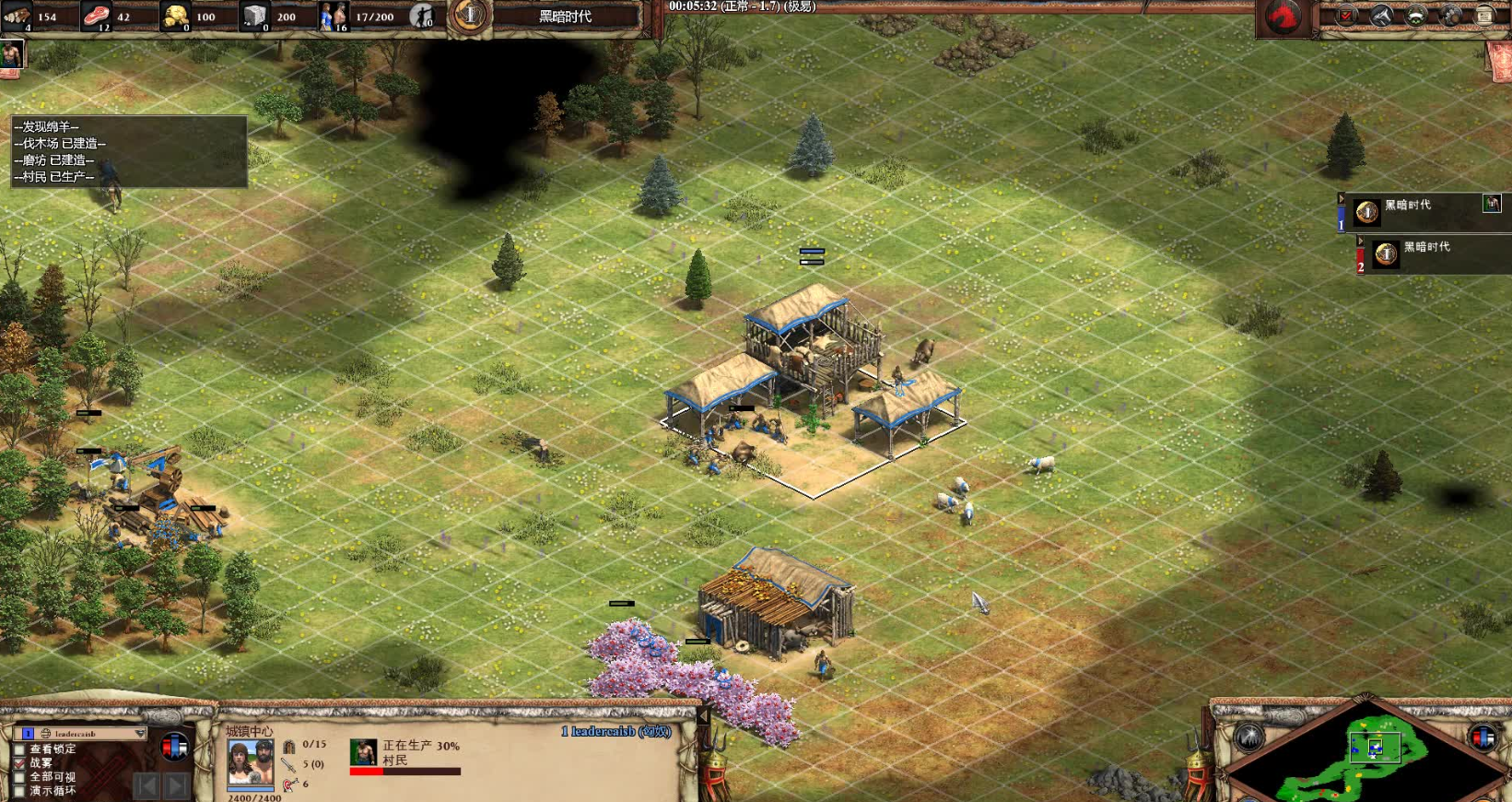This screenshot has width=1512, height=802.
Task: Select player 2 黑暗时代 scoreboard row
Action: [x=1426, y=253]
